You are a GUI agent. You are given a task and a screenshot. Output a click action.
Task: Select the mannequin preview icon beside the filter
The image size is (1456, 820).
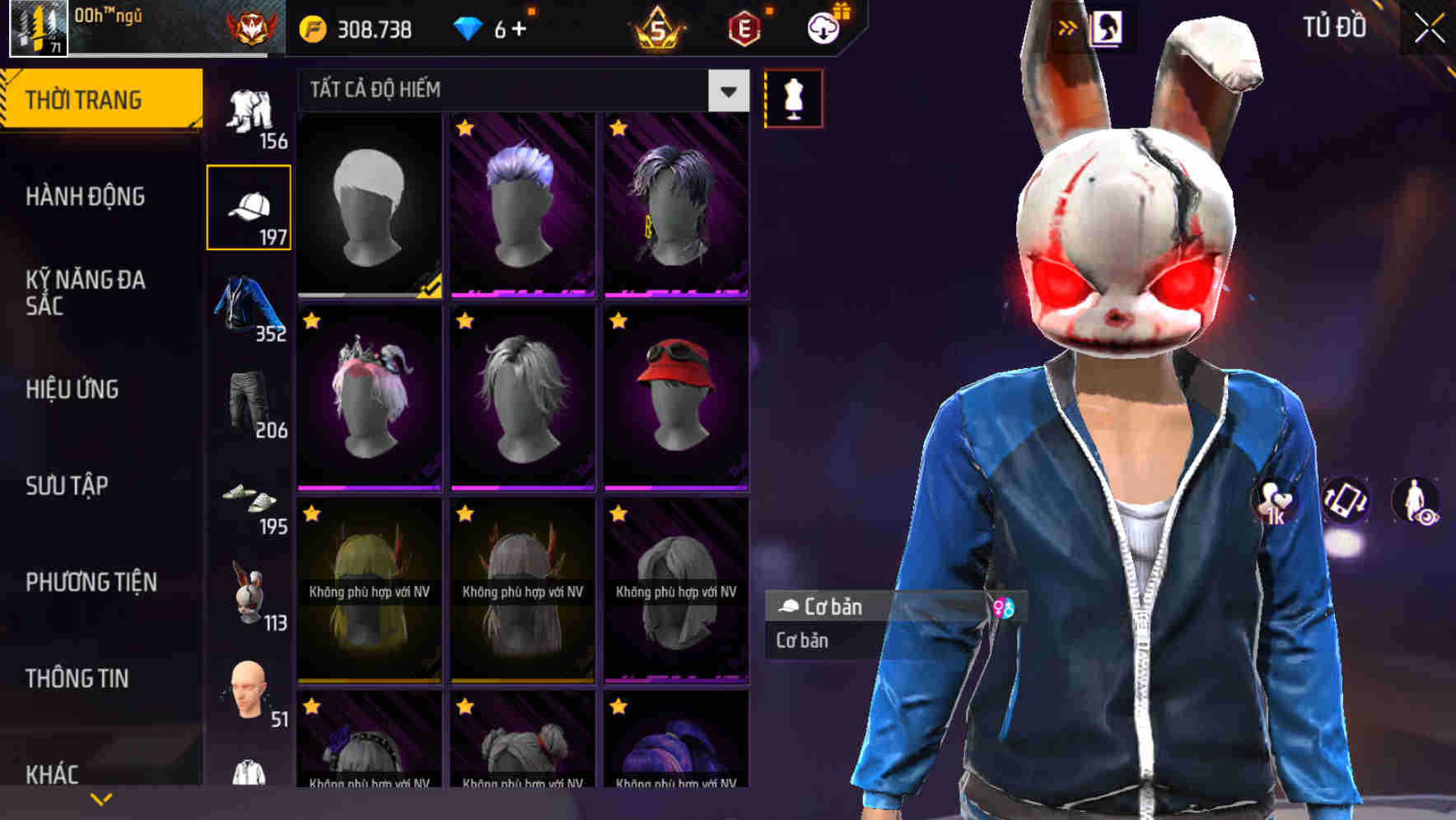tap(794, 97)
